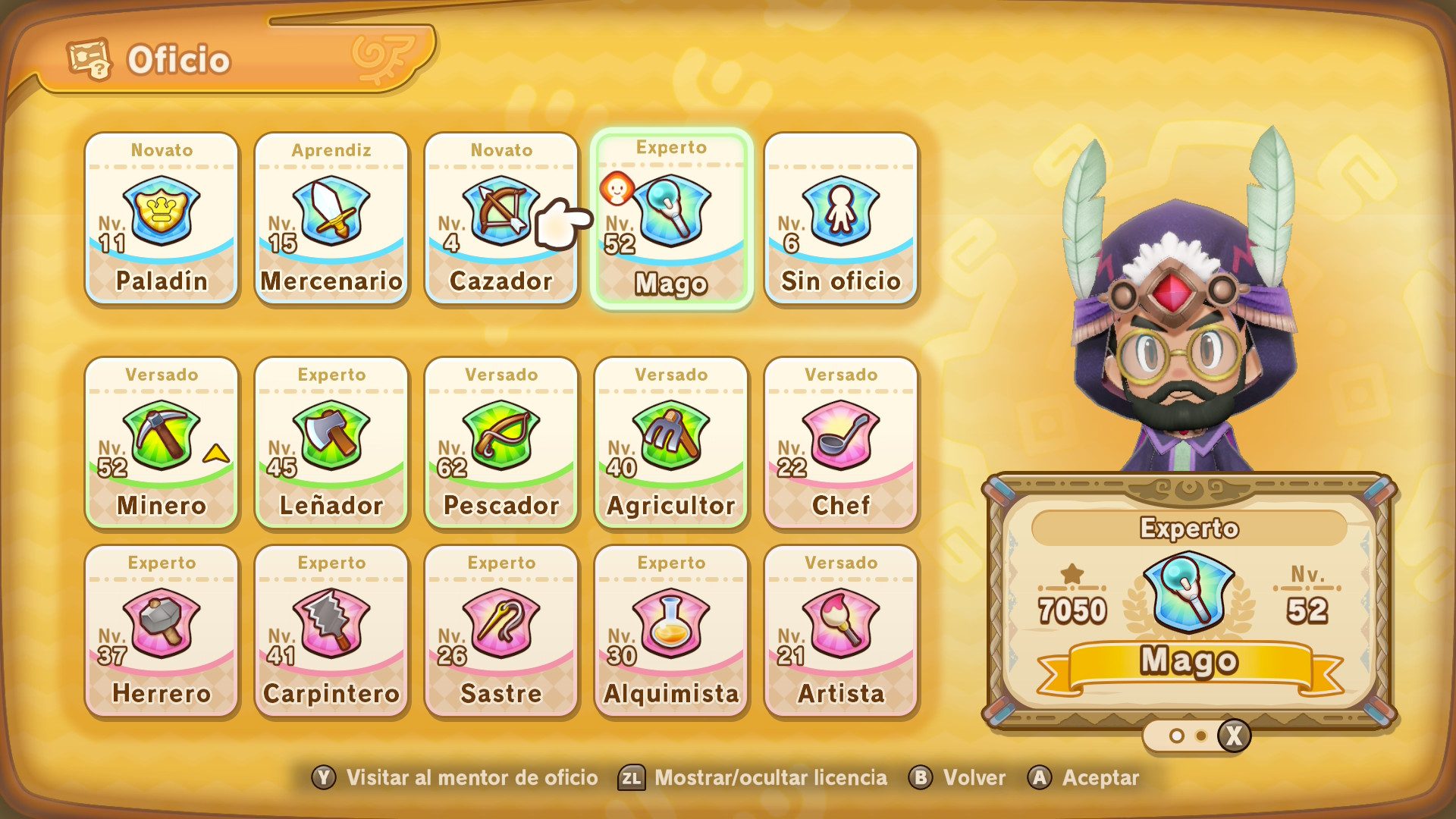Select the Alquimista job card
This screenshot has height=819, width=1456.
pyautogui.click(x=671, y=631)
